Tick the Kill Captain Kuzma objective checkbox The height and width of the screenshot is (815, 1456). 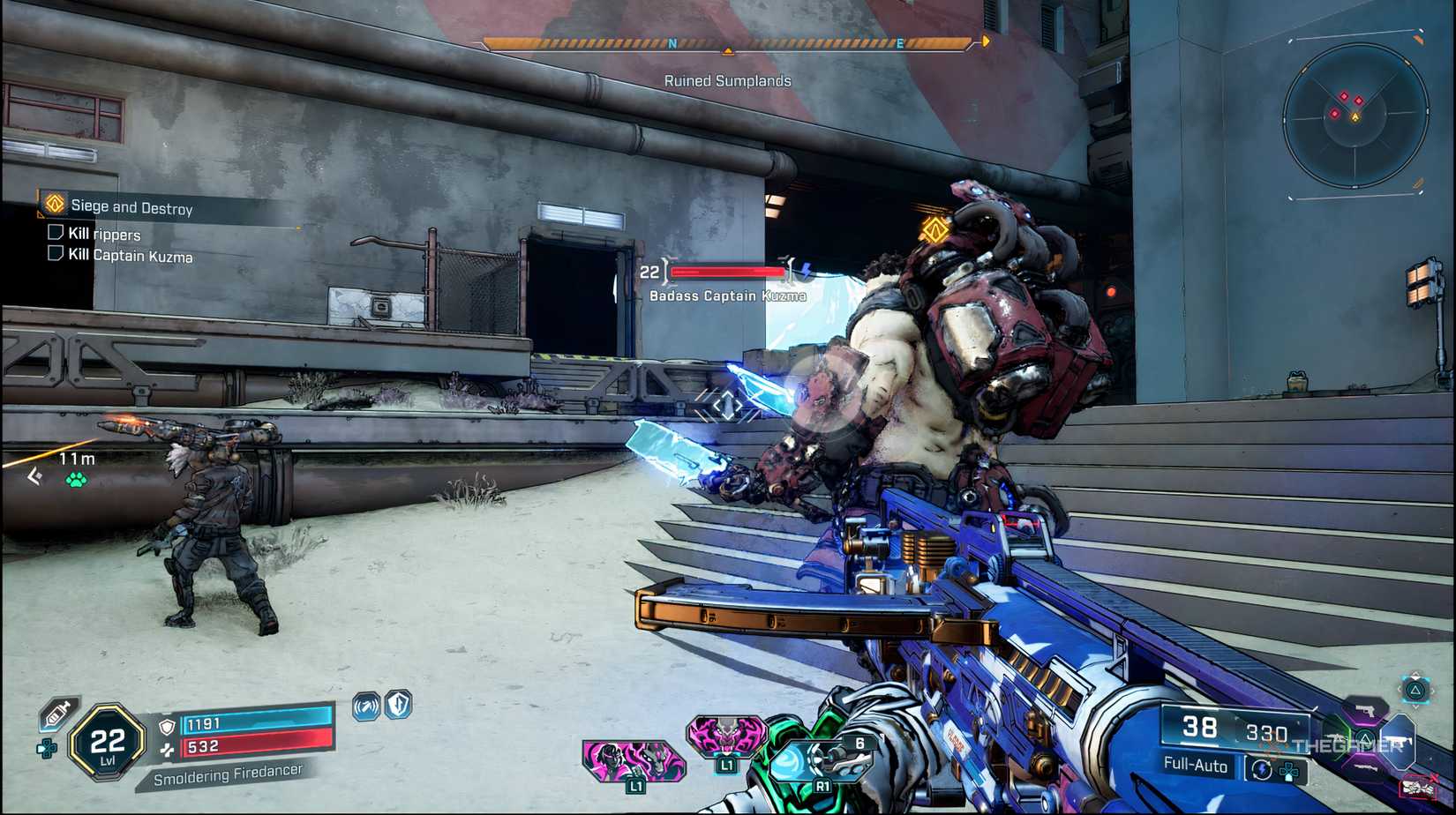(x=56, y=254)
